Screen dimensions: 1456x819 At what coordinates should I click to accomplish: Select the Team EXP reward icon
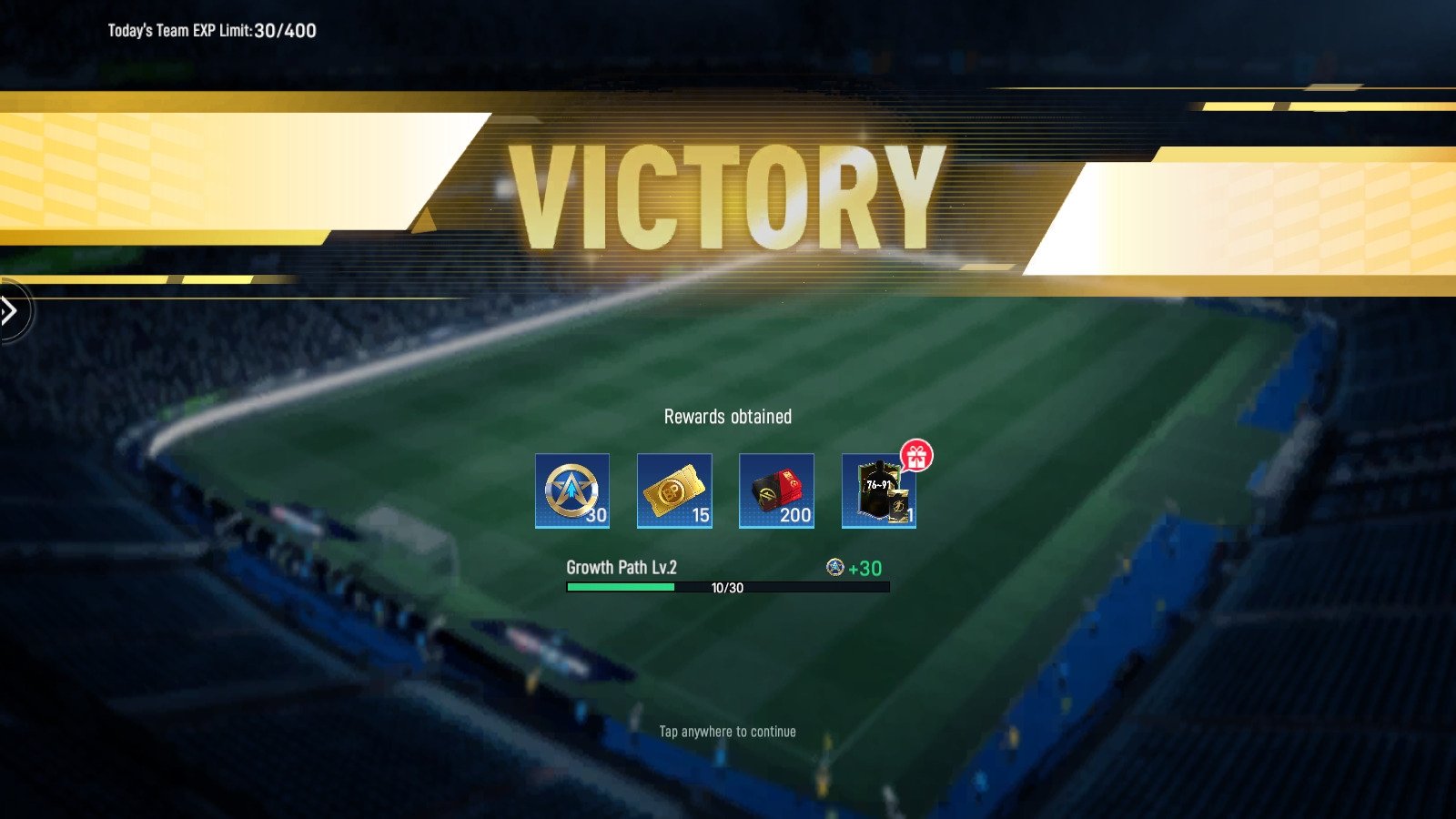point(571,490)
